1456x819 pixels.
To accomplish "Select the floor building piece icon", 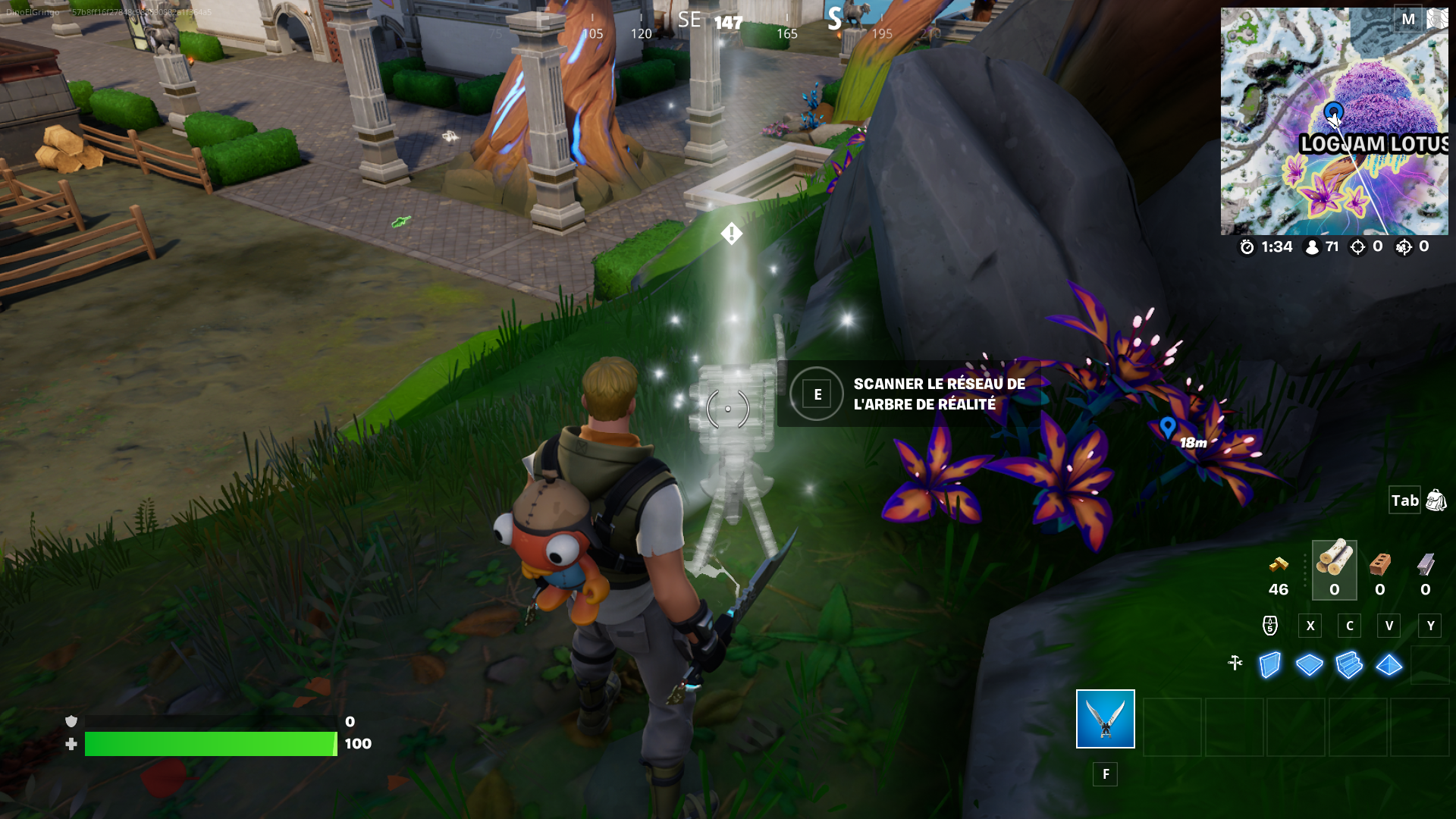I will coord(1308,665).
